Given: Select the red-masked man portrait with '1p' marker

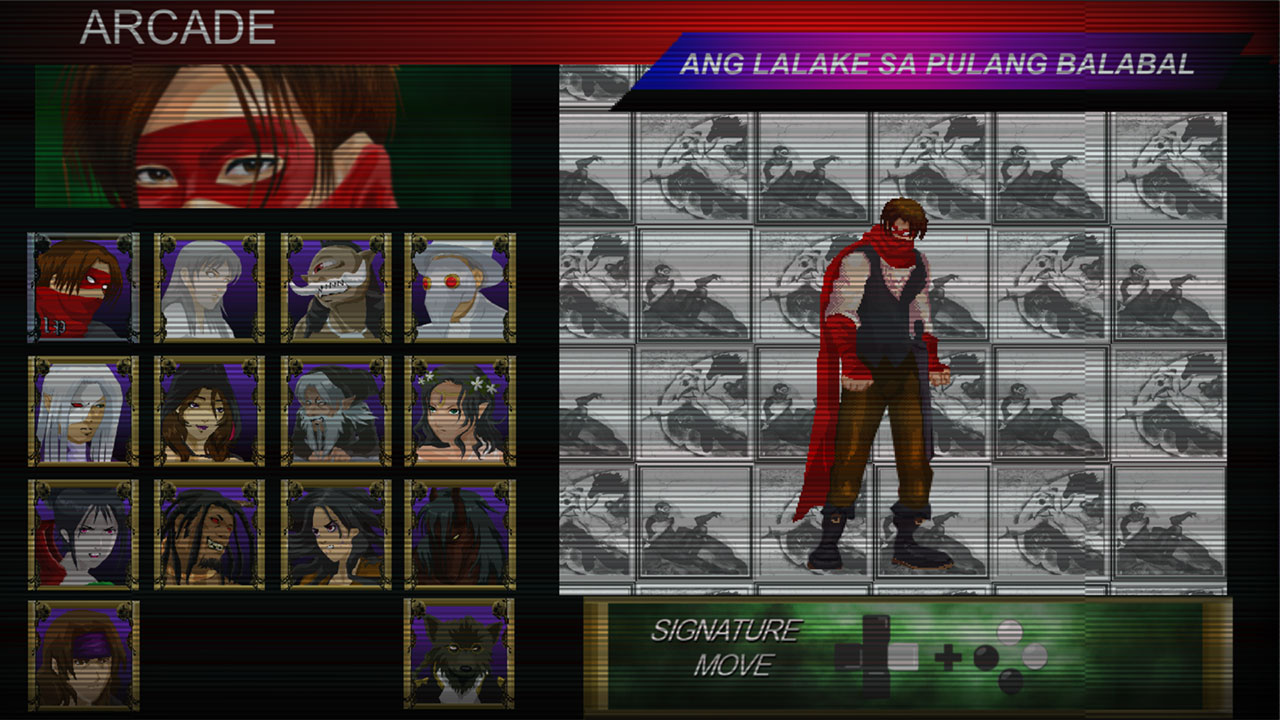Looking at the screenshot, I should coord(83,288).
